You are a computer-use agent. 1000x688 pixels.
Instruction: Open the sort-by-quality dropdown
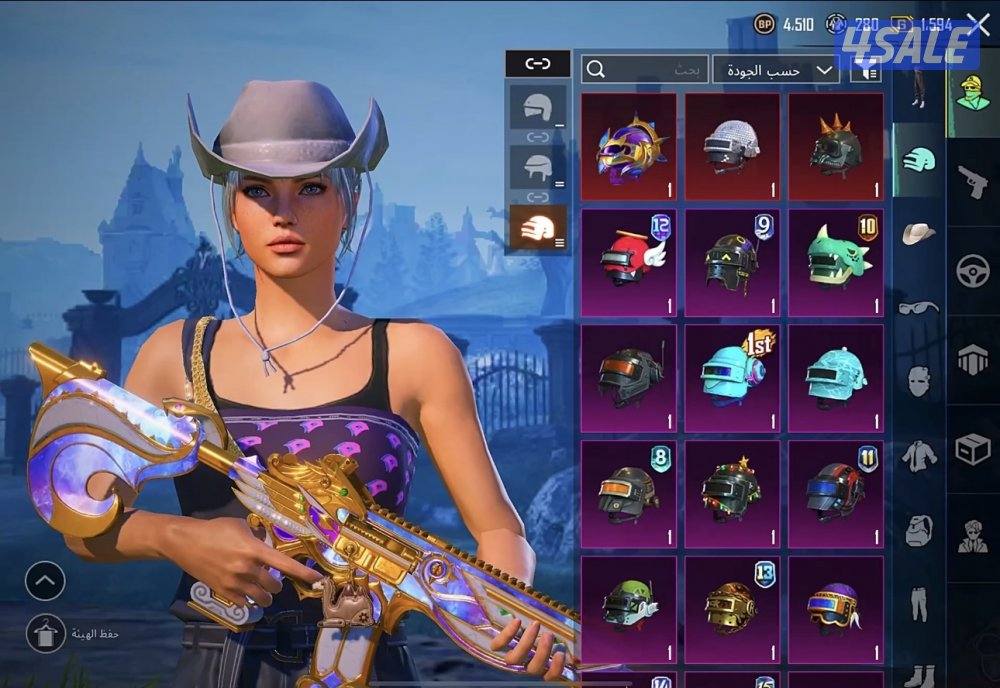coord(776,69)
